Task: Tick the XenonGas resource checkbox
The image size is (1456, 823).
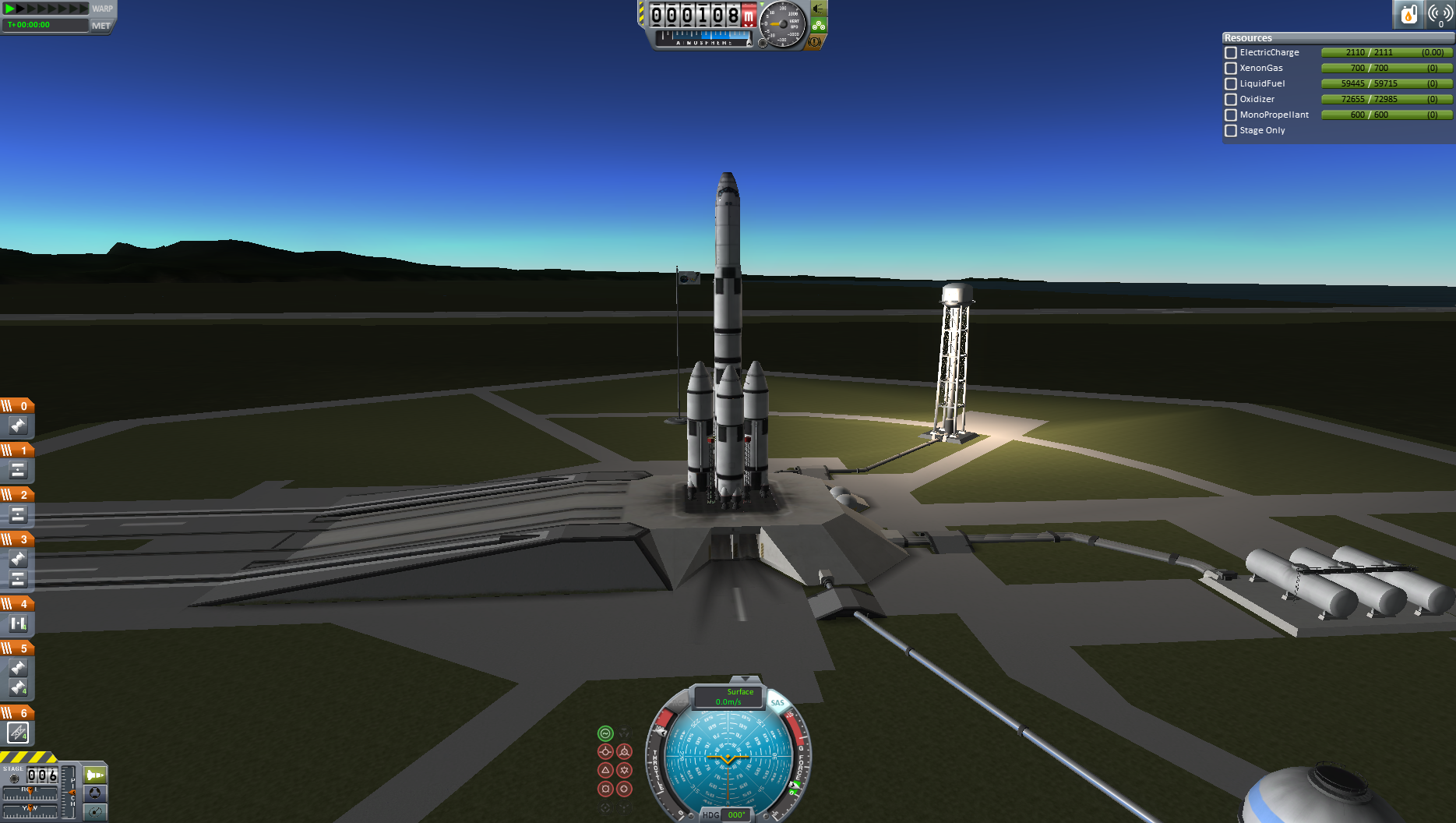Action: (1231, 69)
